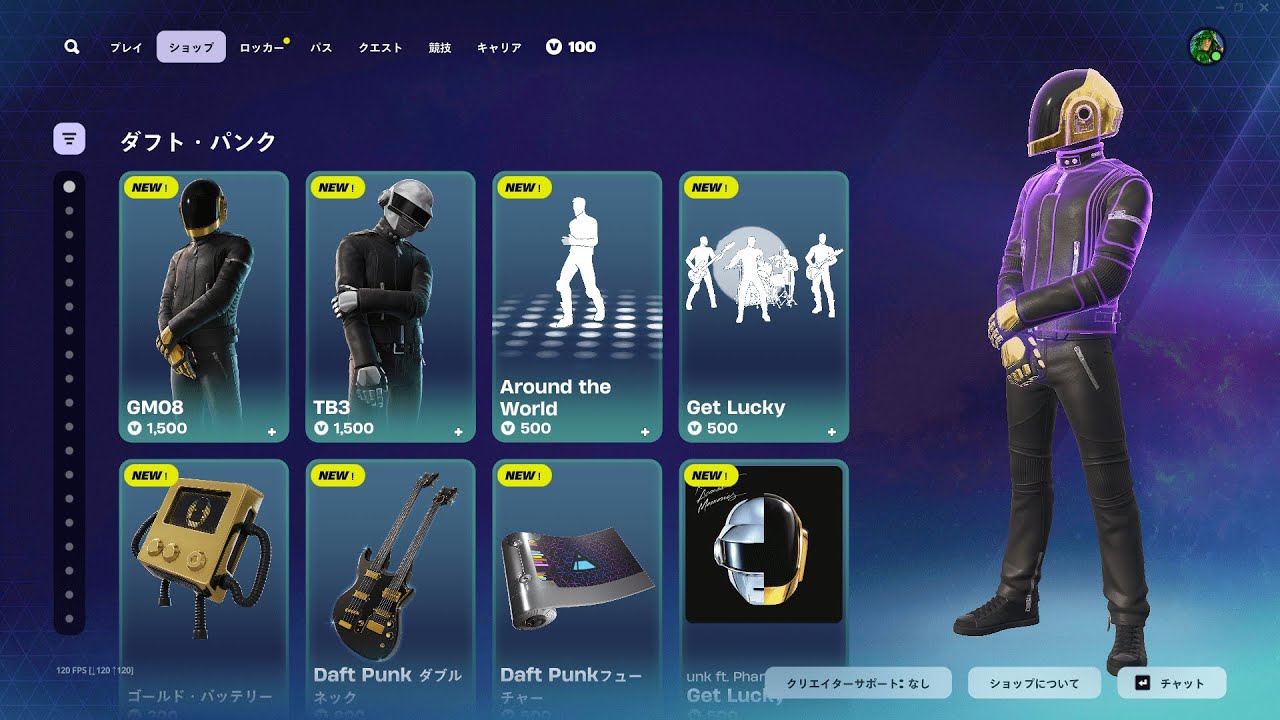Screen dimensions: 1280x720
Task: Select the ショップ tab
Action: coord(191,47)
